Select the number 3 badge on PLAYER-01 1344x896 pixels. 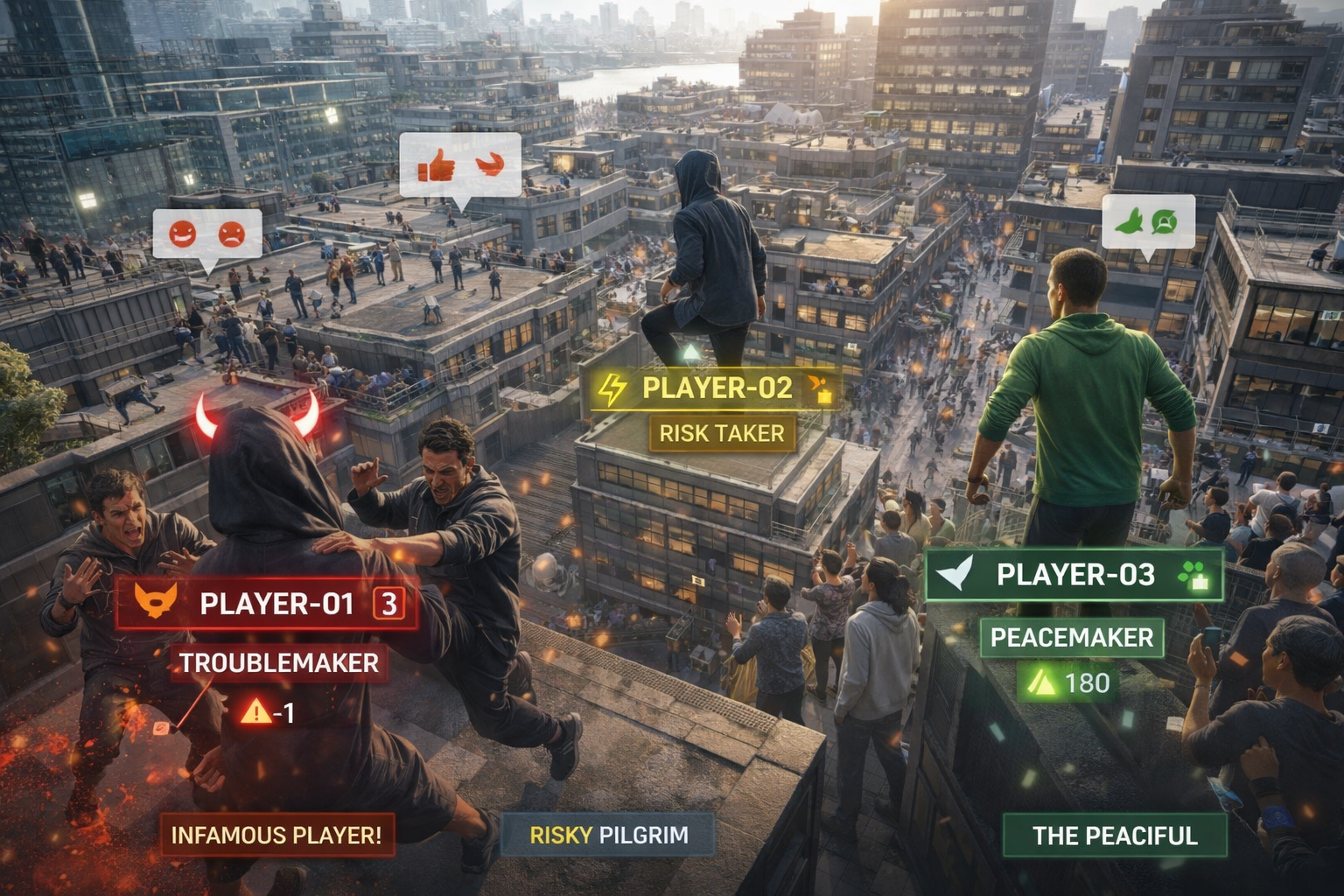pos(389,603)
